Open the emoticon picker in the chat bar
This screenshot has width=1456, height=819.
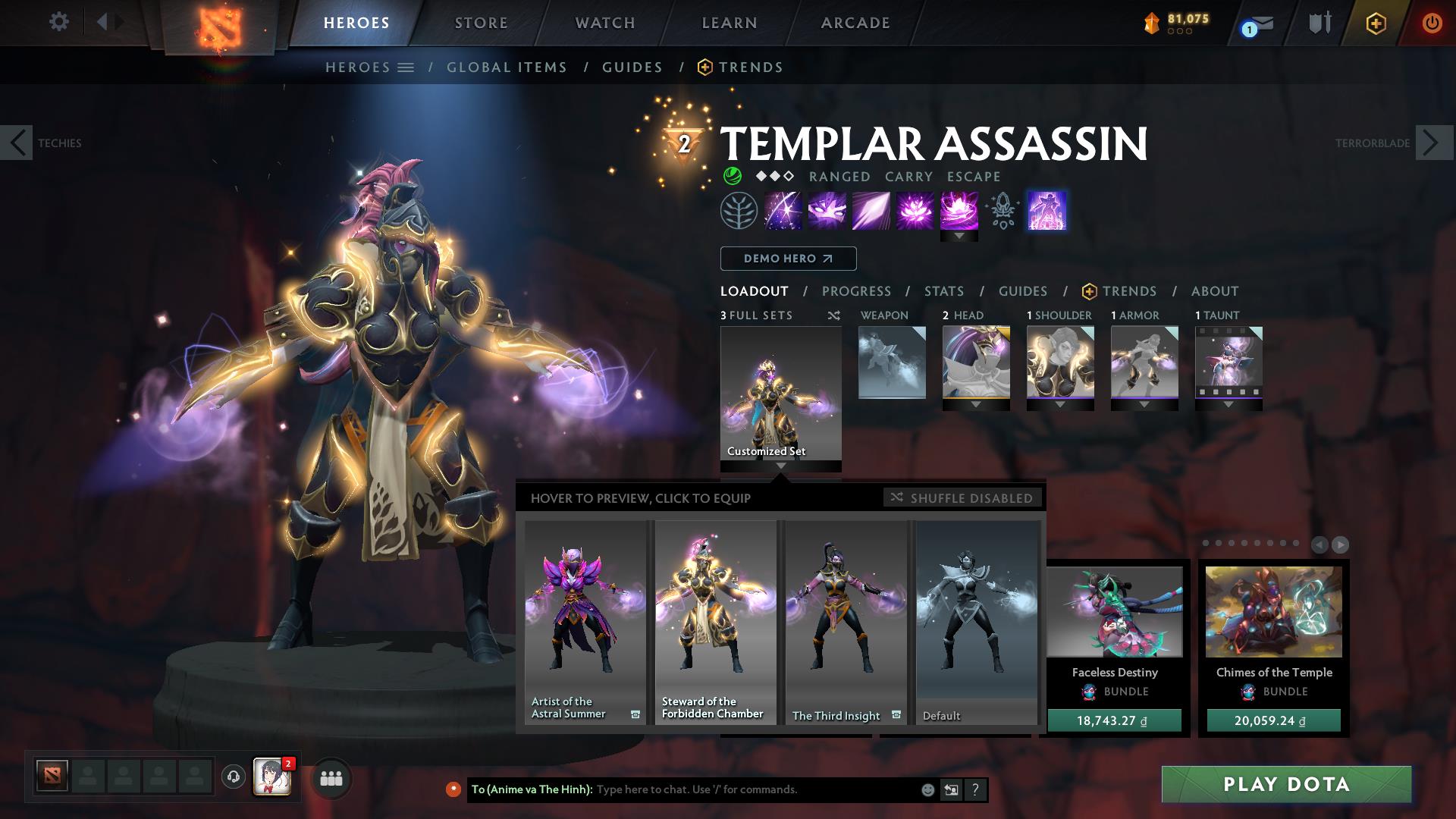(x=927, y=789)
